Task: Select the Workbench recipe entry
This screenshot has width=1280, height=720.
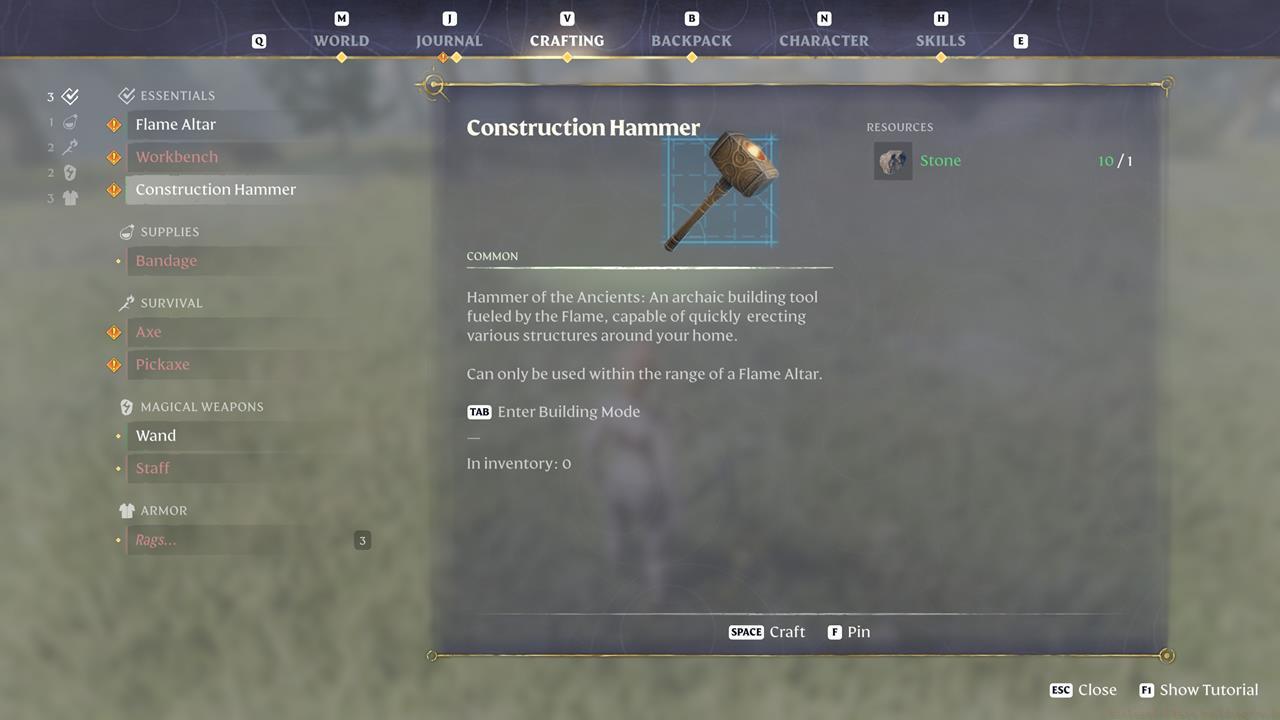Action: tap(177, 156)
